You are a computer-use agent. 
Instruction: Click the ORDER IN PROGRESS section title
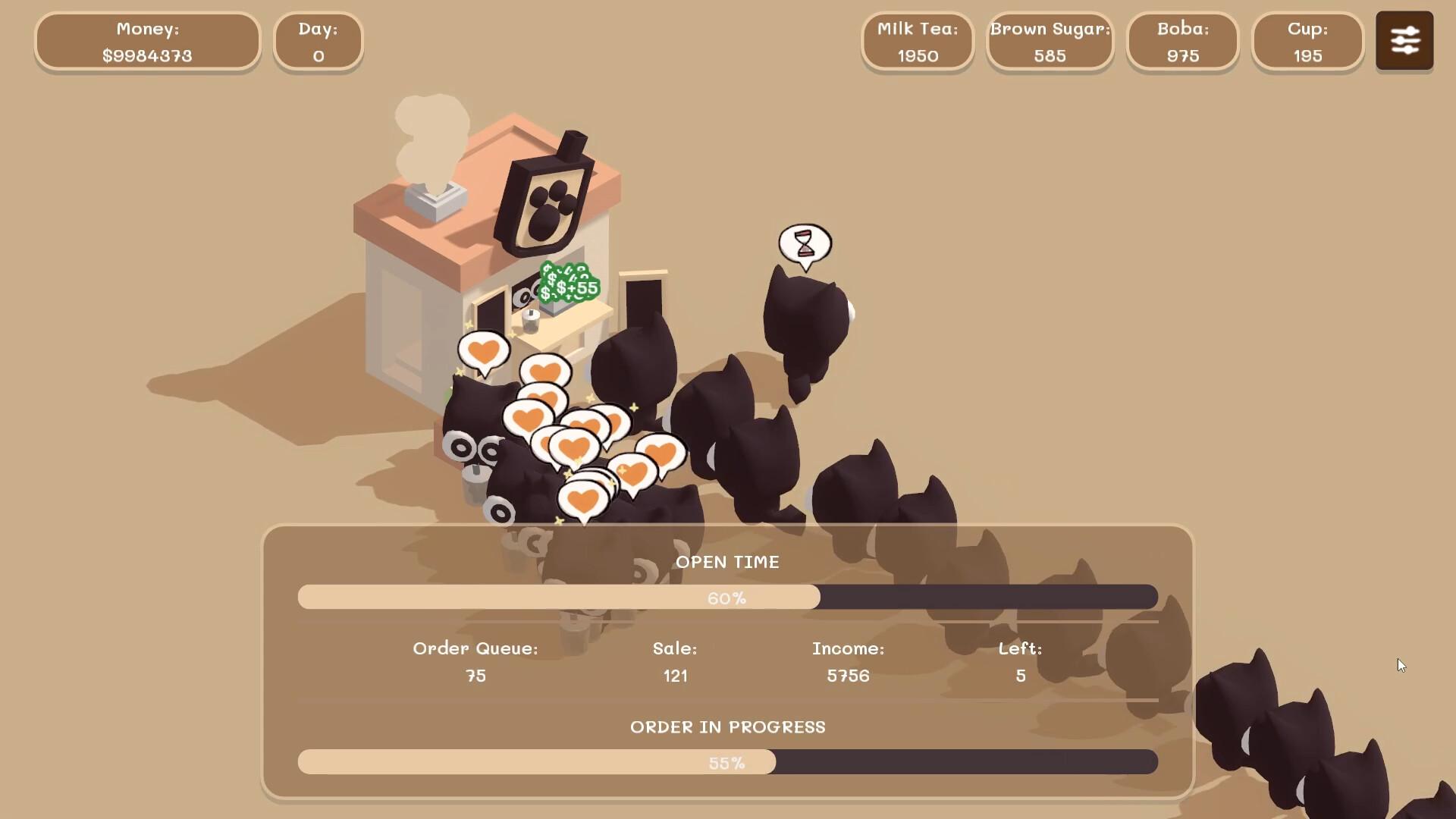tap(728, 726)
